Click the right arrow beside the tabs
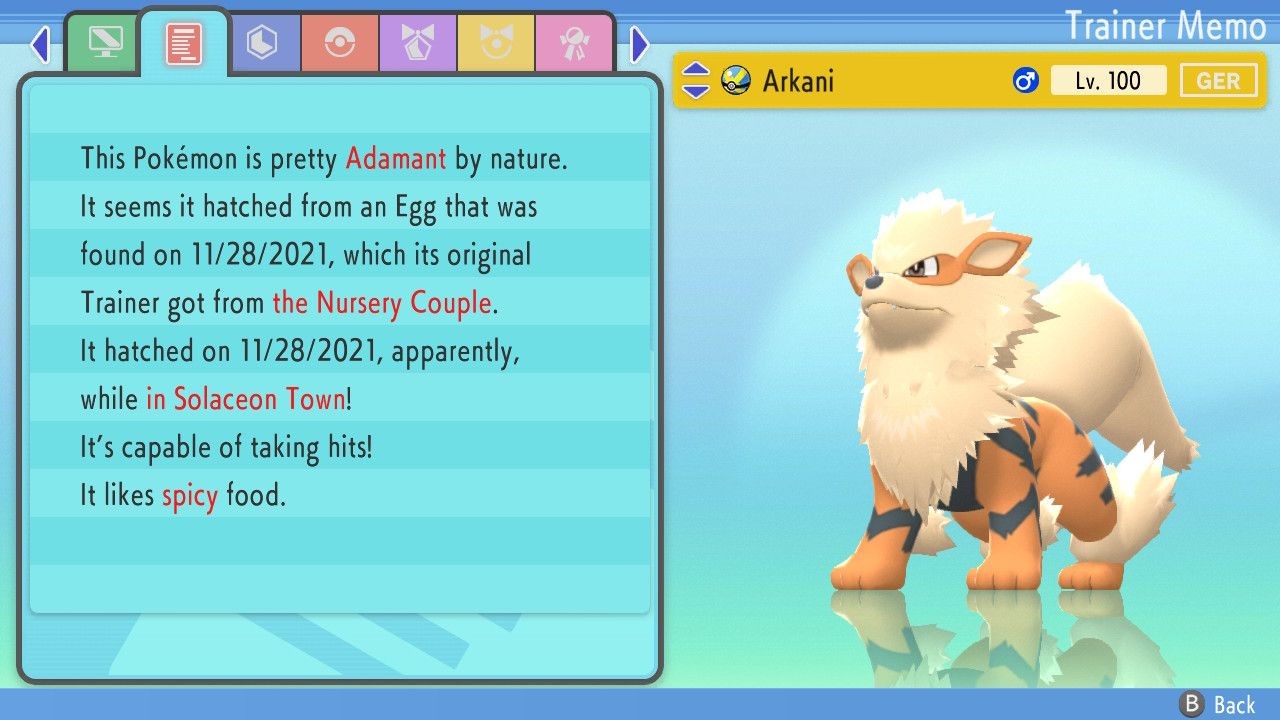This screenshot has height=720, width=1280. [x=640, y=44]
